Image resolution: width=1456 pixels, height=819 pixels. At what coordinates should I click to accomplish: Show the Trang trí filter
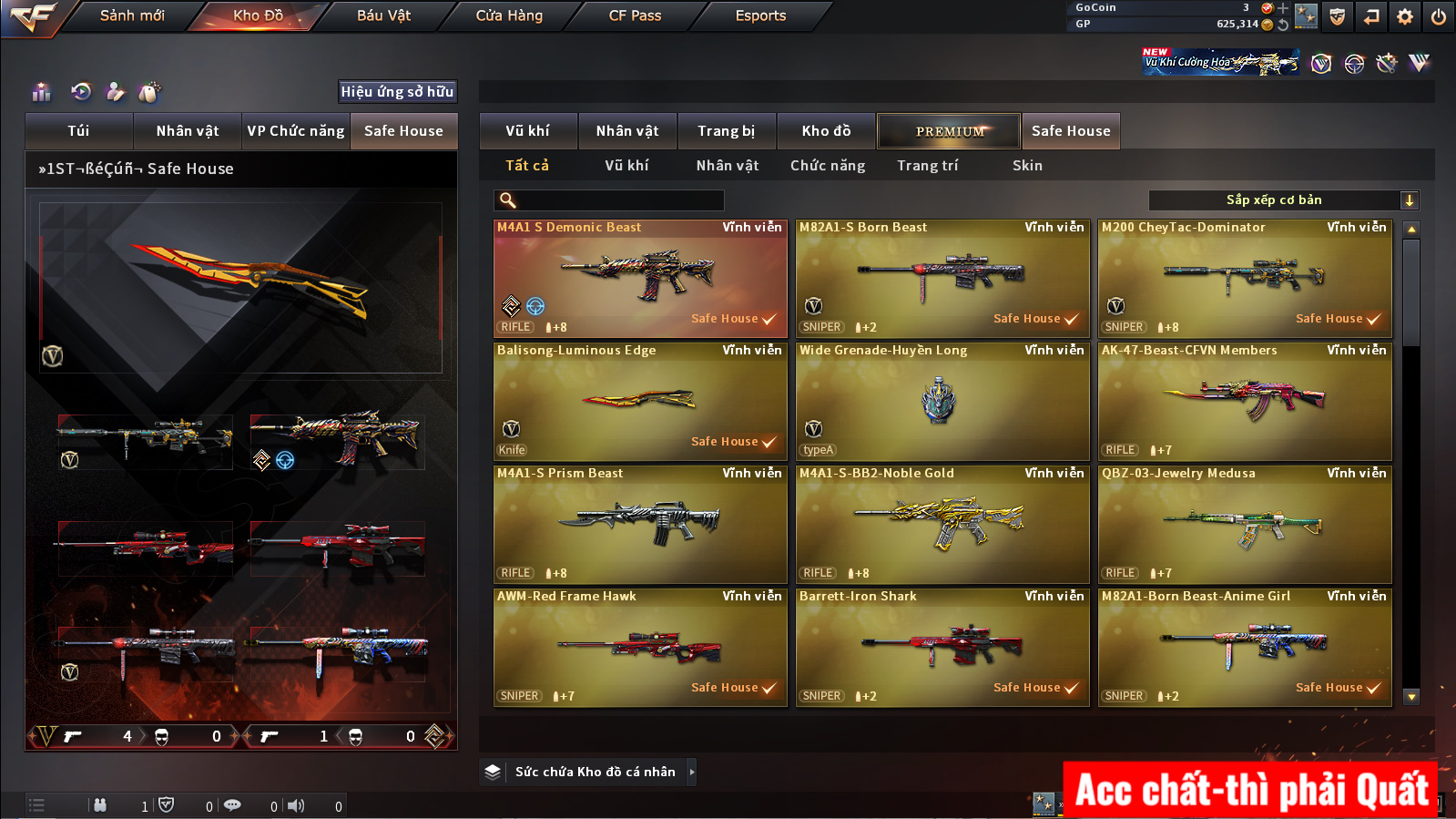tap(927, 166)
